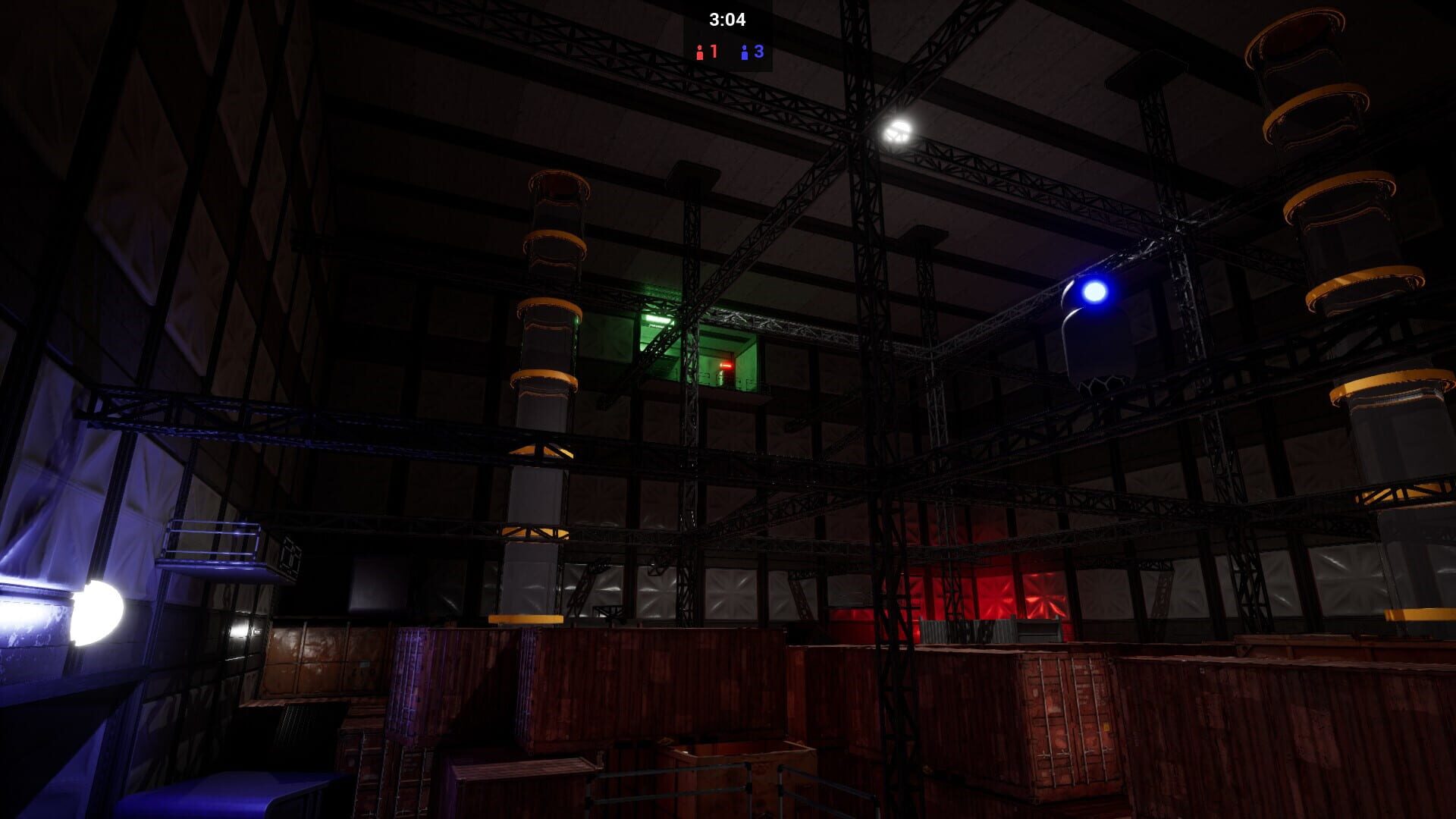Viewport: 1456px width, 819px height.
Task: Click the red team player icon
Action: click(700, 53)
